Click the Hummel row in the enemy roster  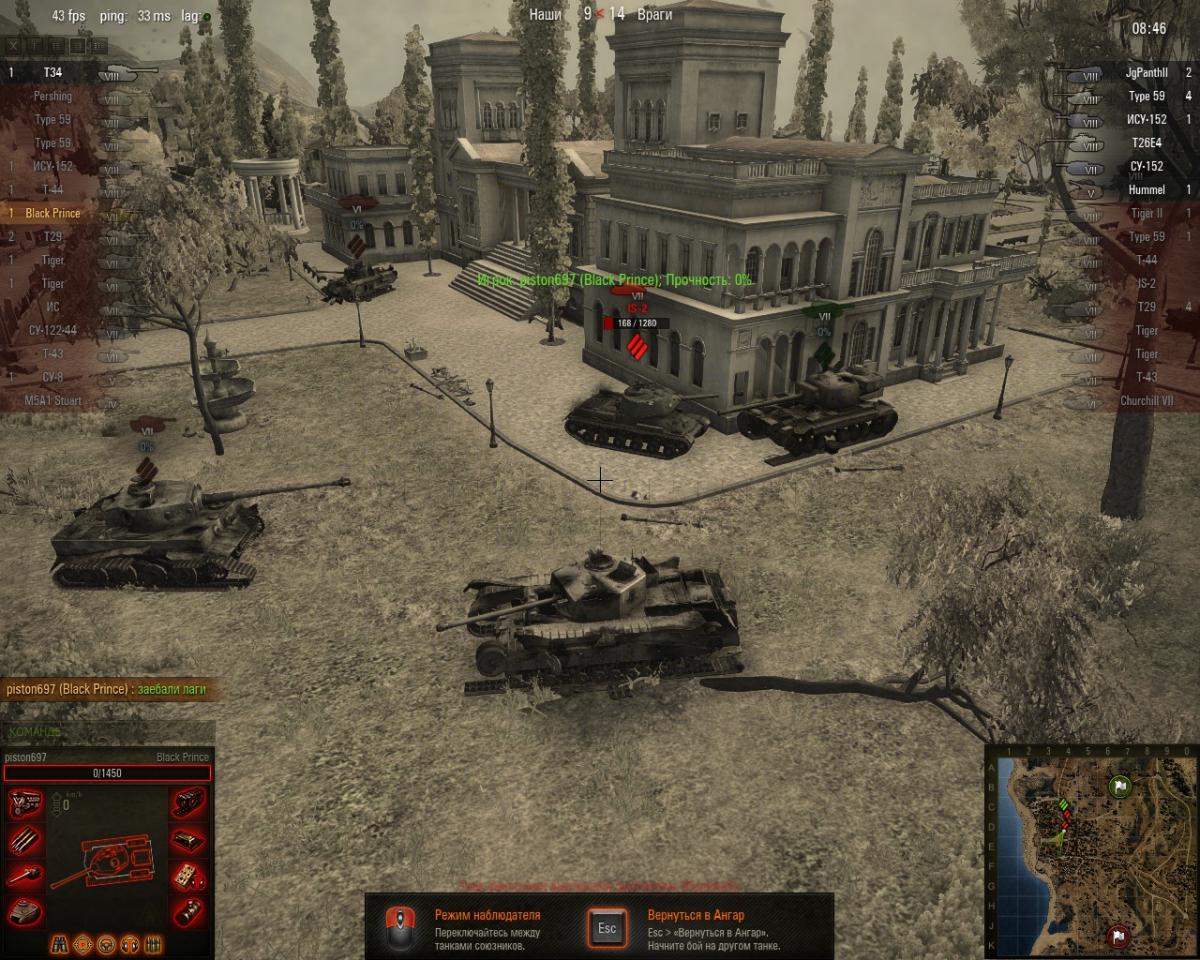click(1145, 190)
